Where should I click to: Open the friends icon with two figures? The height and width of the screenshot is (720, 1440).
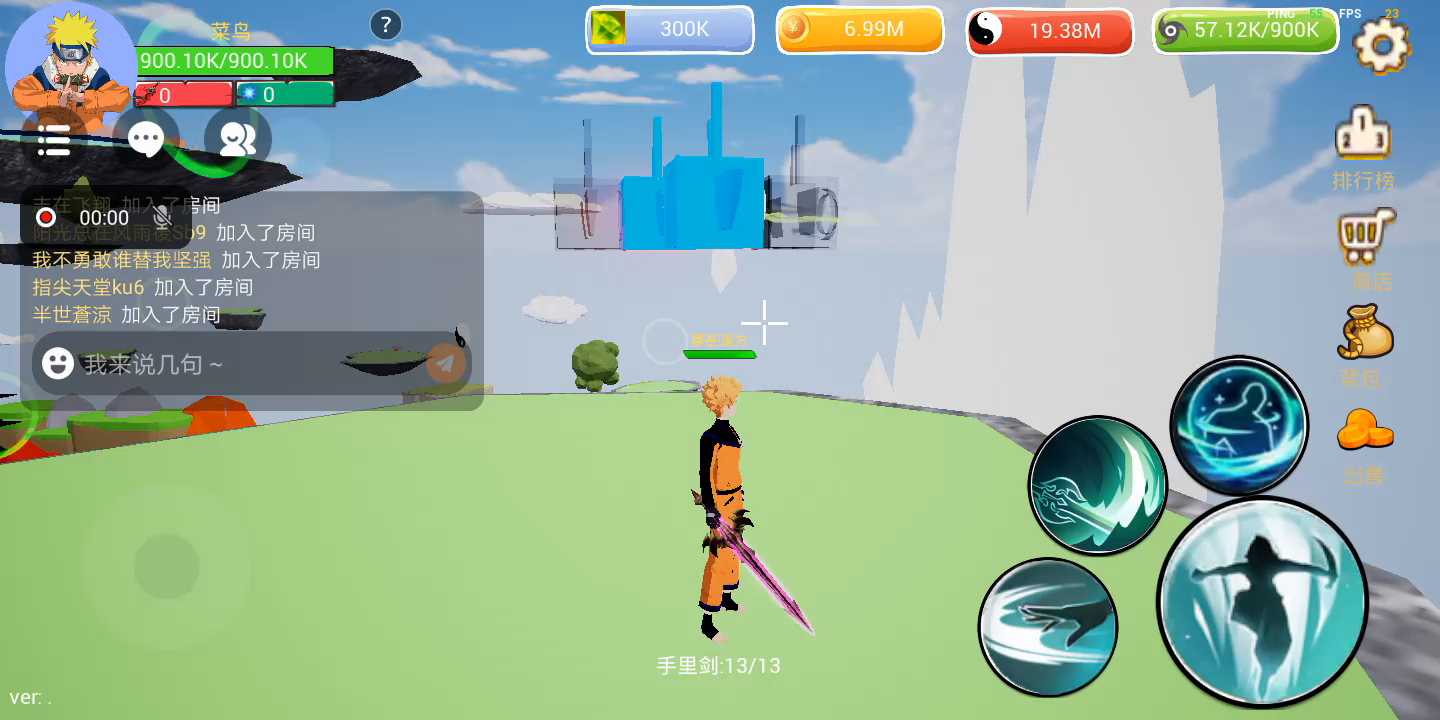(237, 140)
